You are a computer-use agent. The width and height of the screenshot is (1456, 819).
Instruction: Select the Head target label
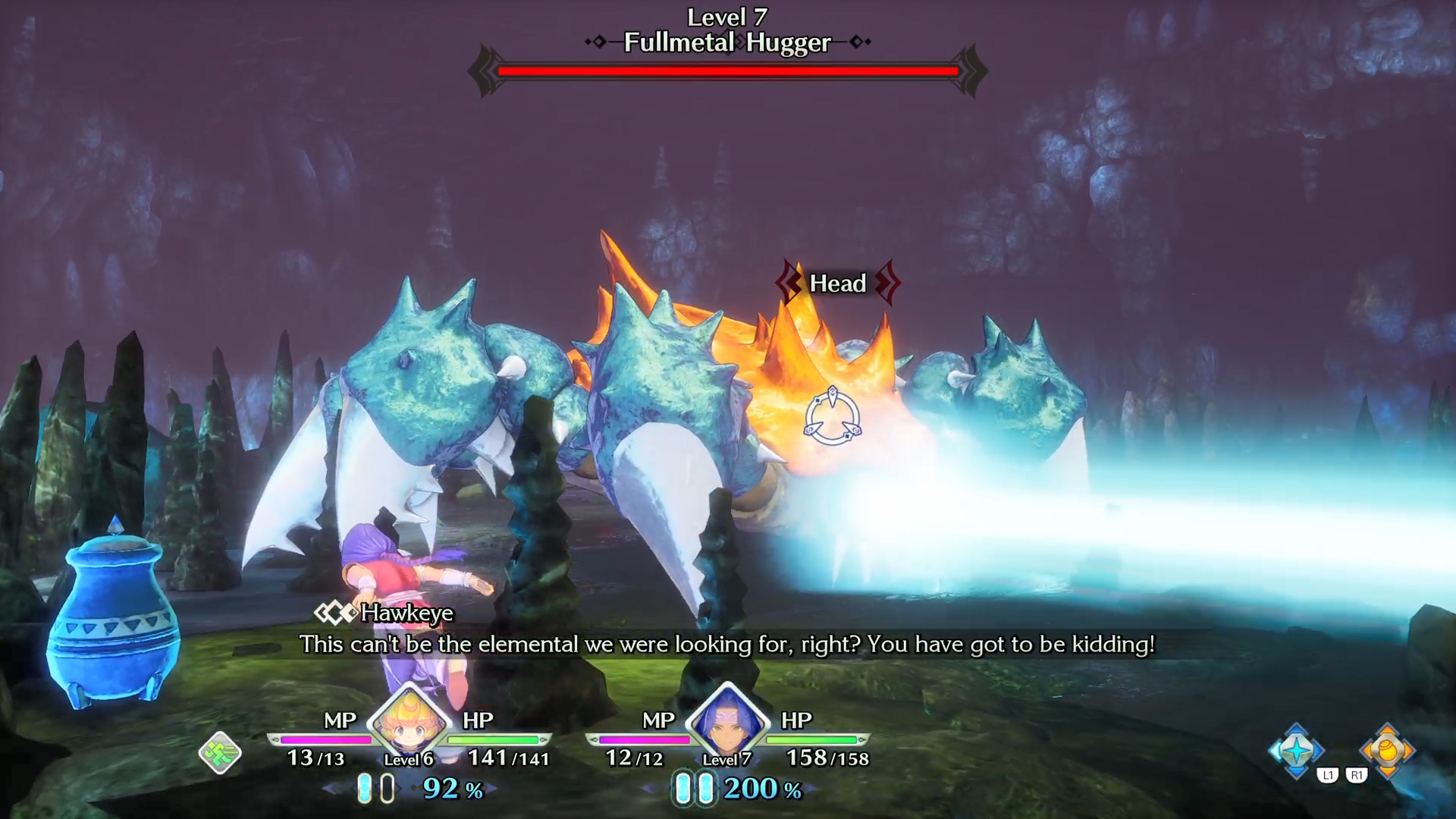coord(837,284)
